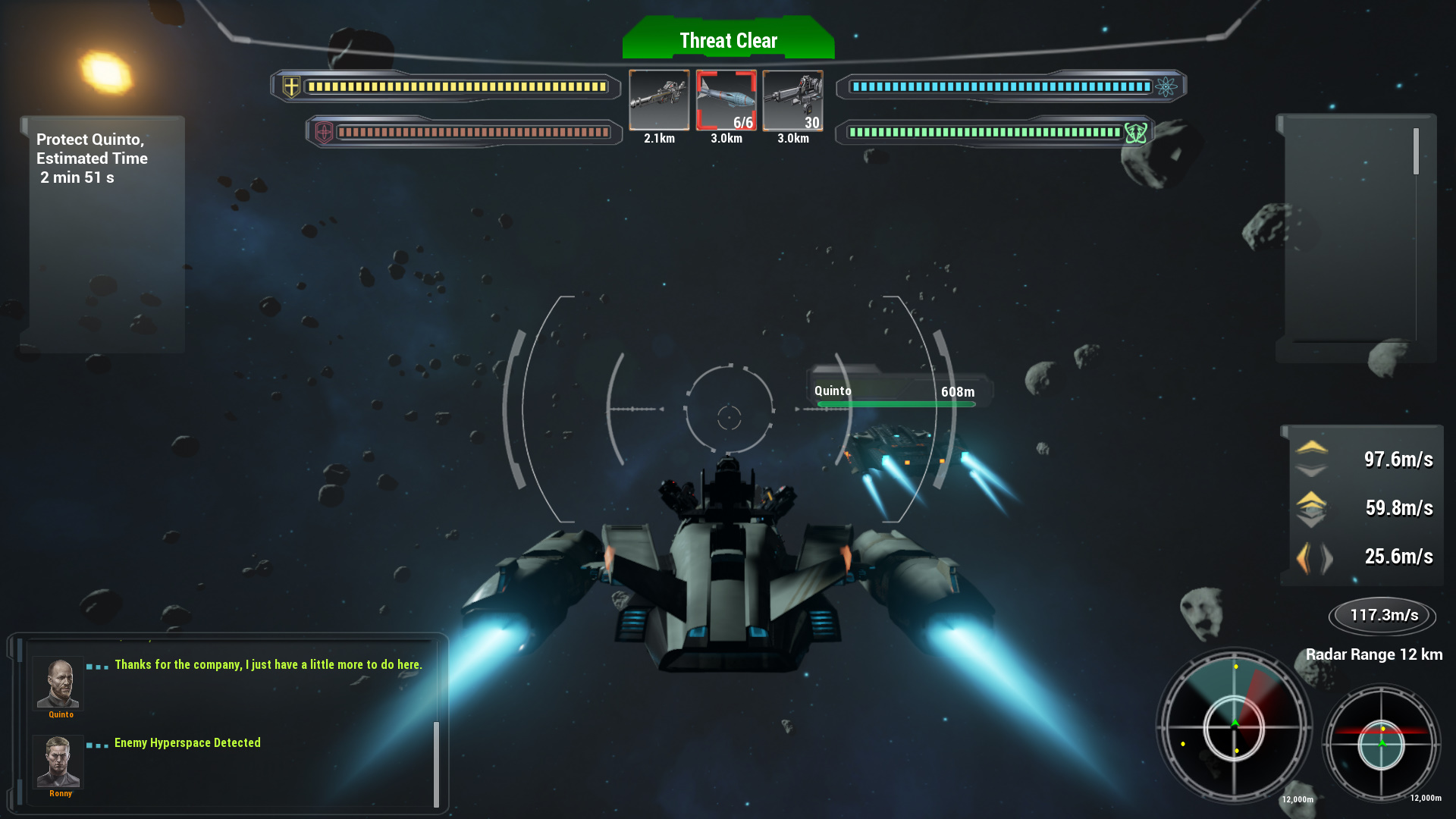This screenshot has width=1456, height=819.
Task: Click the Threat Clear banner
Action: (x=728, y=40)
